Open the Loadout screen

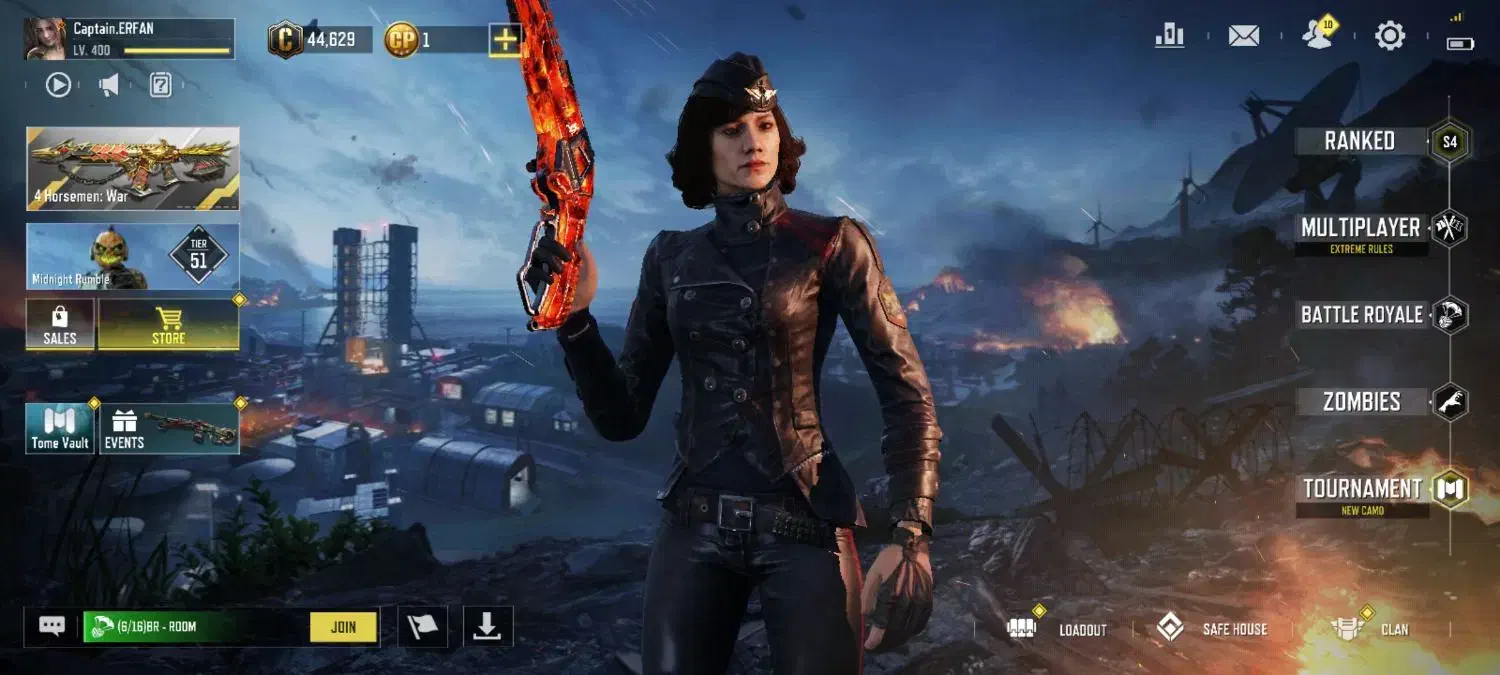pyautogui.click(x=1062, y=629)
